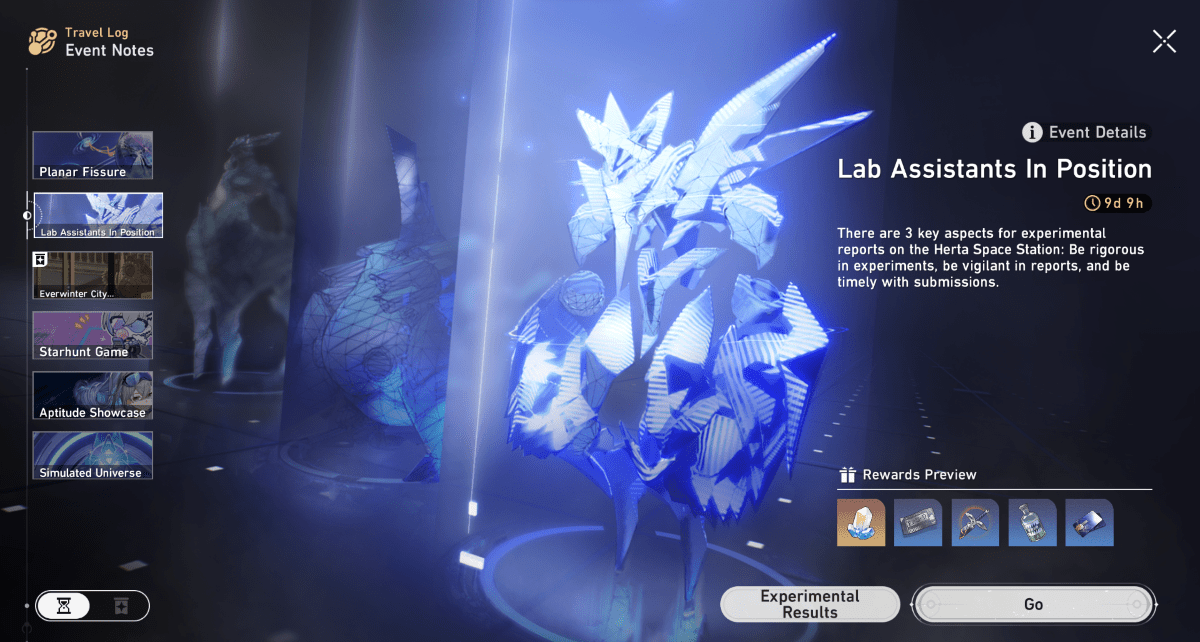This screenshot has width=1200, height=642.
Task: Select Lab Assistants In Position event
Action: (98, 216)
